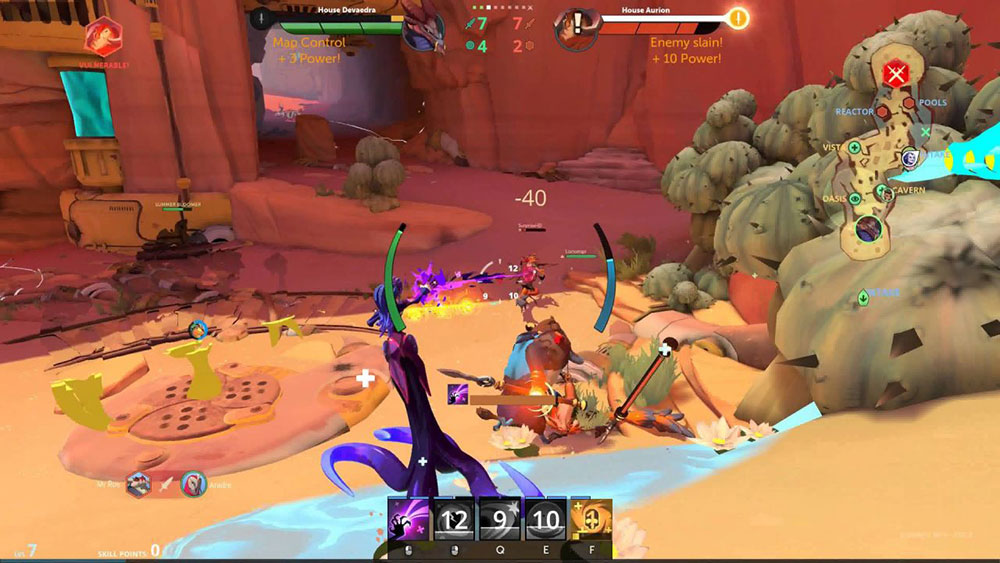The image size is (1000, 563).
Task: Pick the Oasis point on the minimap
Action: [x=855, y=198]
